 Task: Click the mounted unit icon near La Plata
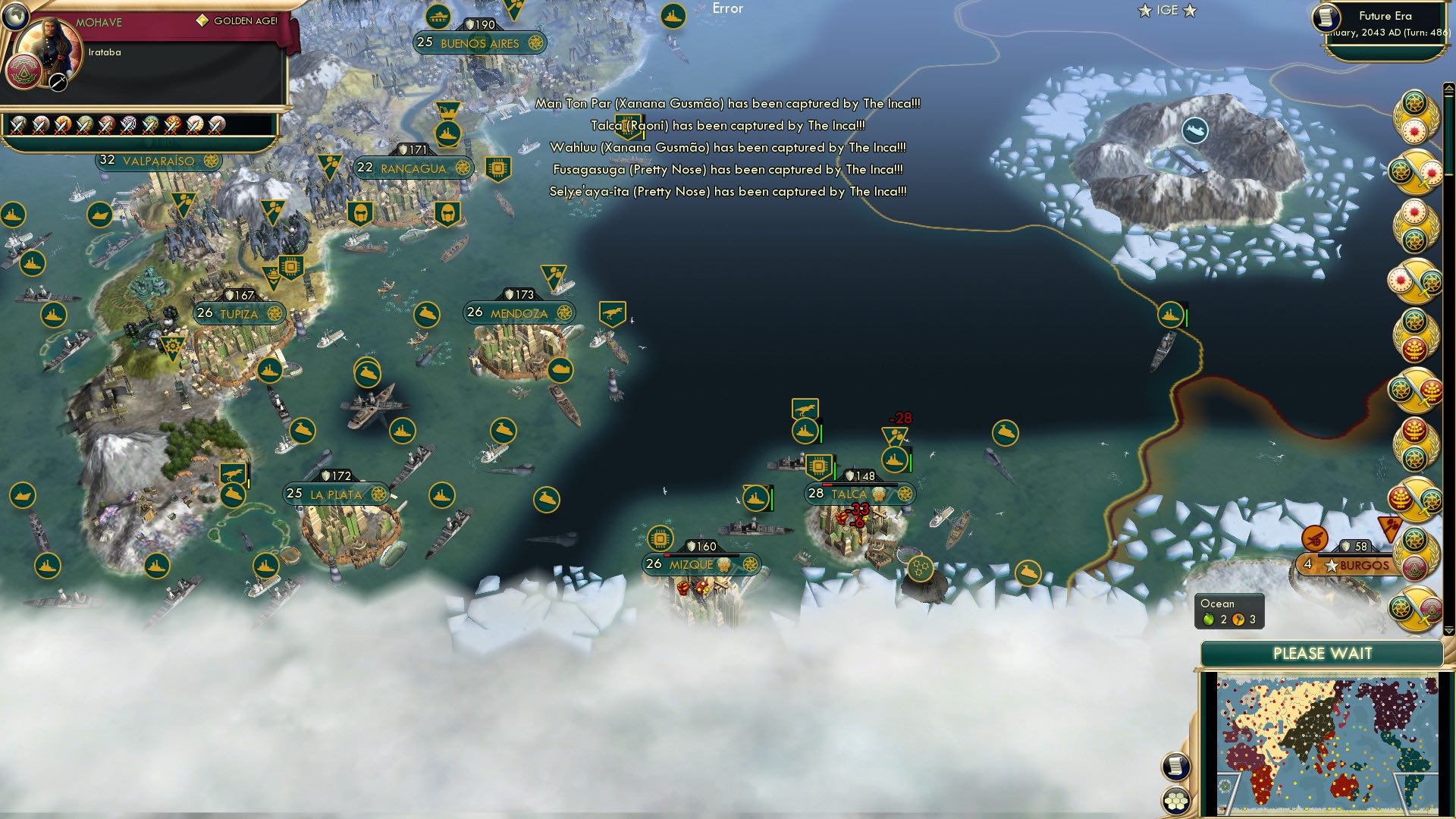(234, 474)
